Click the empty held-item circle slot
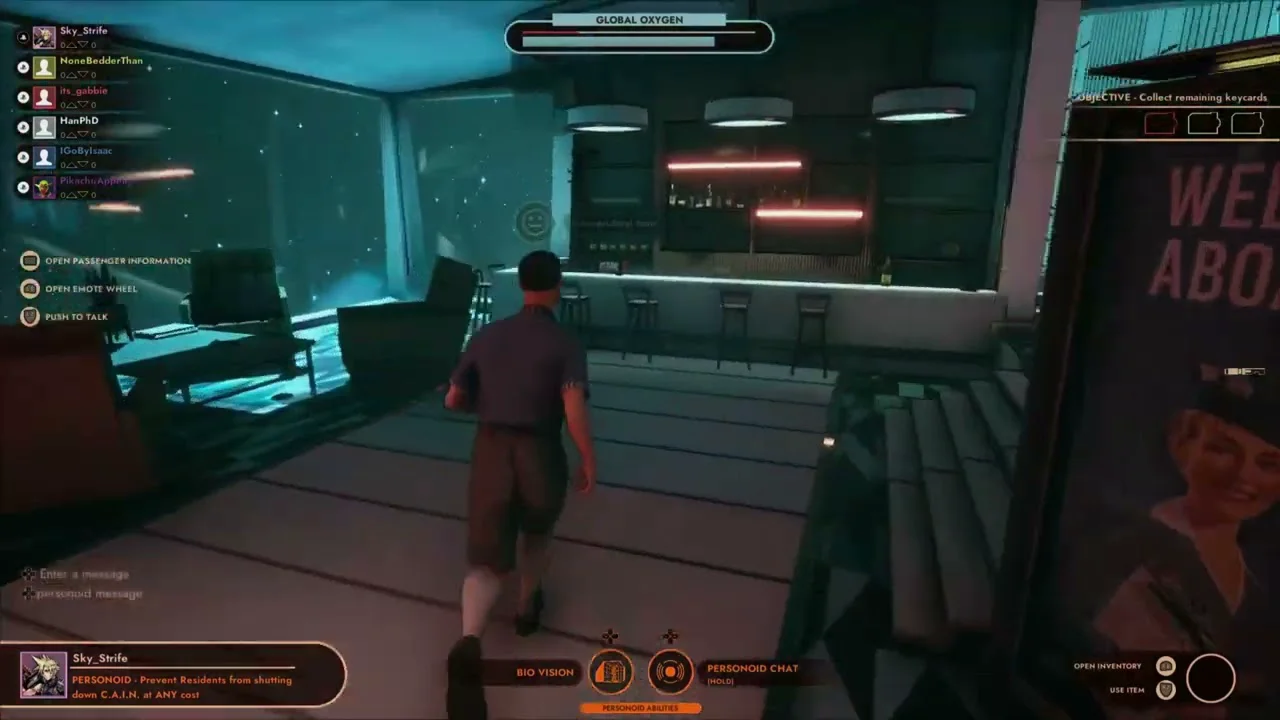1280x720 pixels. (1210, 678)
